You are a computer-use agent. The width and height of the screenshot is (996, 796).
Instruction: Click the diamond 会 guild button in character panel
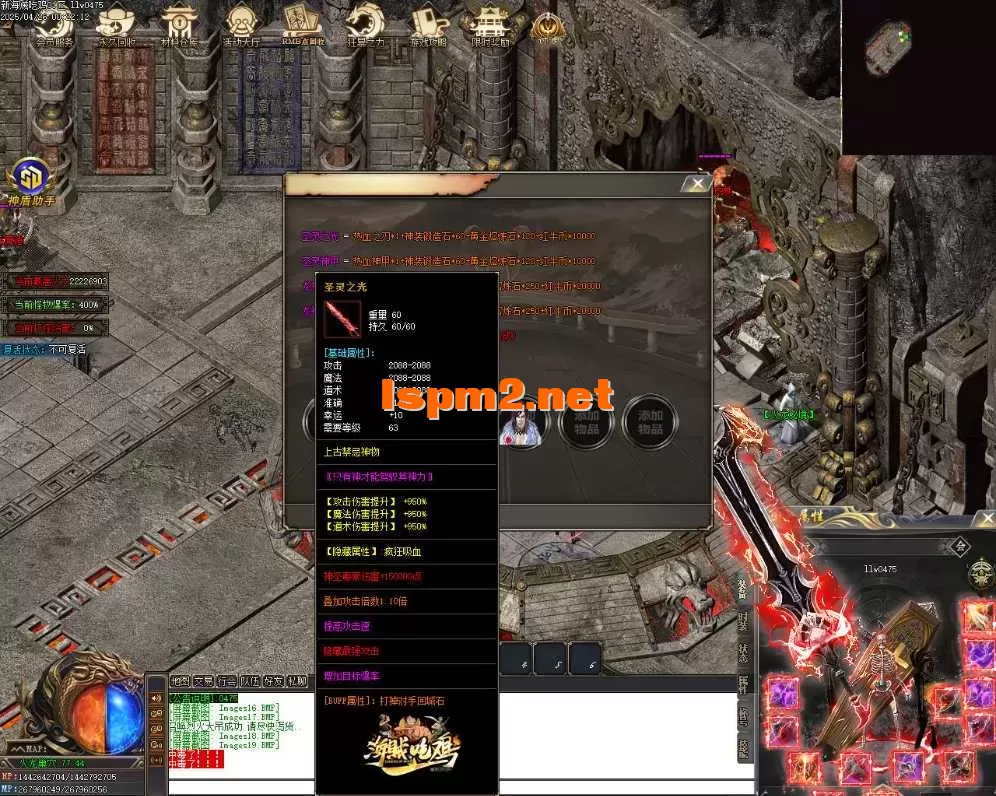coord(960,546)
